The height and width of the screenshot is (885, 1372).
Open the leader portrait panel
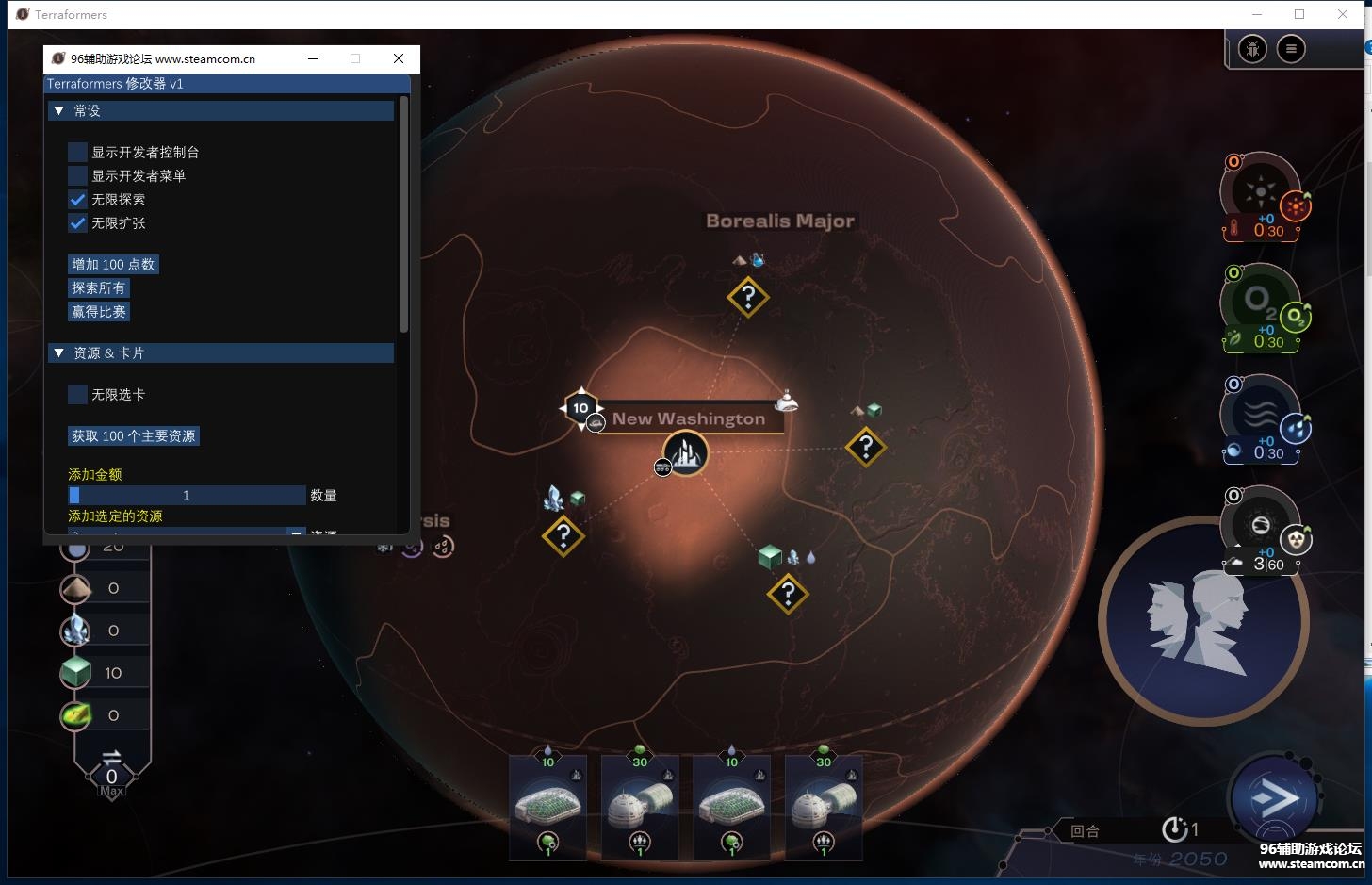pyautogui.click(x=1201, y=622)
